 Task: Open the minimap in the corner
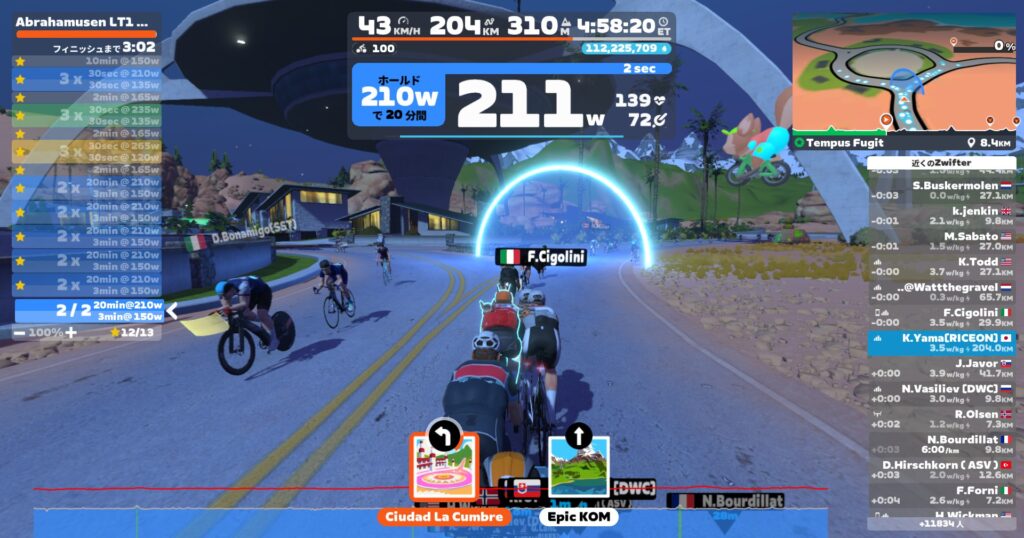[x=904, y=74]
